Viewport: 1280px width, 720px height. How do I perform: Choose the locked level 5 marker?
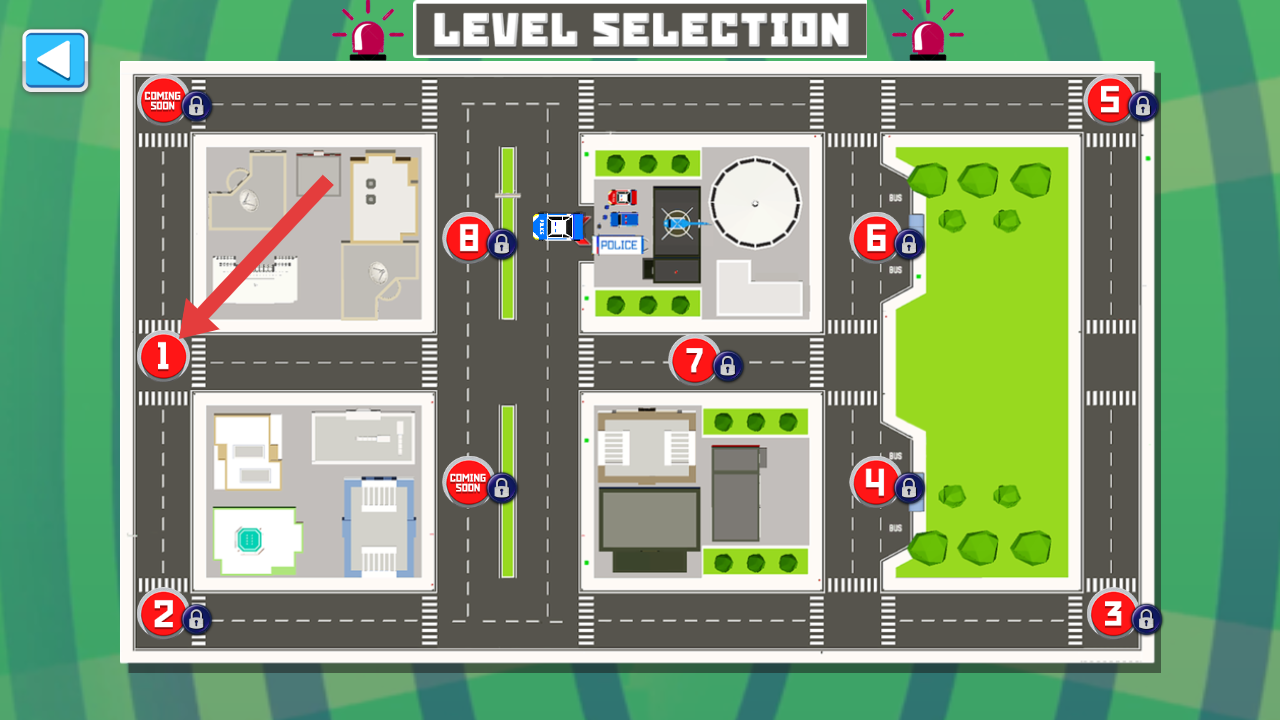[1110, 100]
